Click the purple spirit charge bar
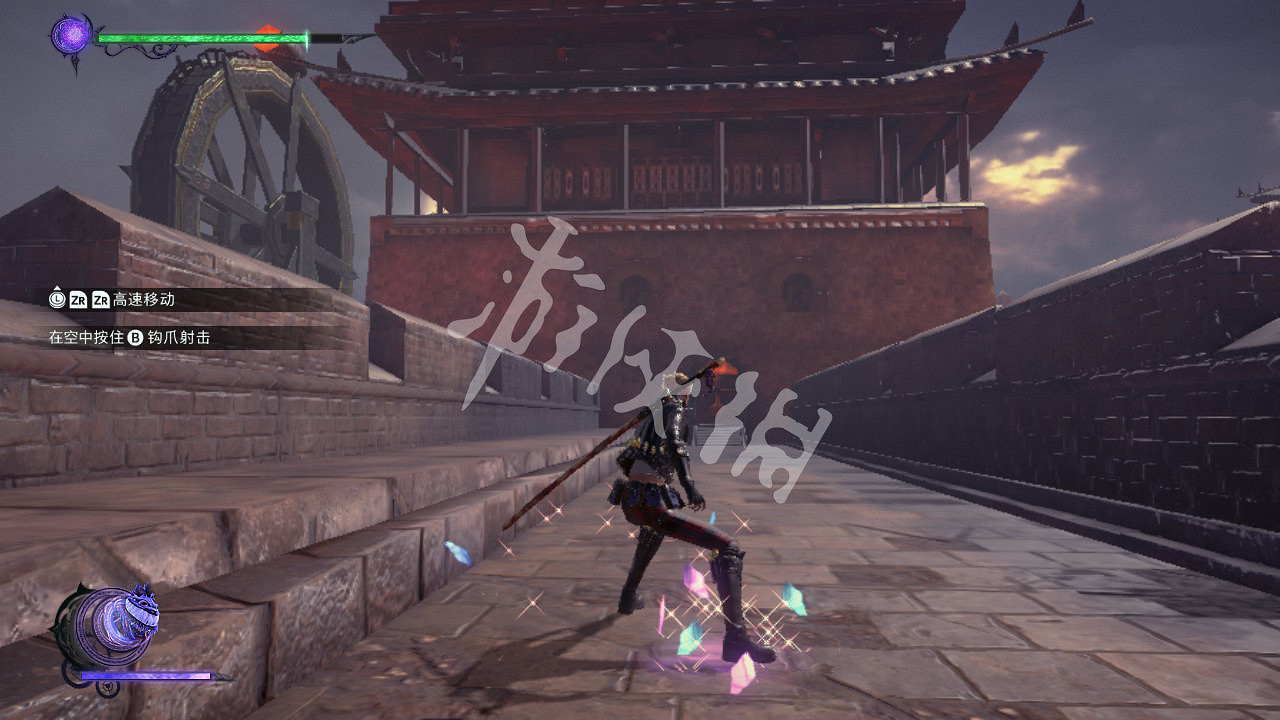This screenshot has width=1280, height=720. [145, 676]
